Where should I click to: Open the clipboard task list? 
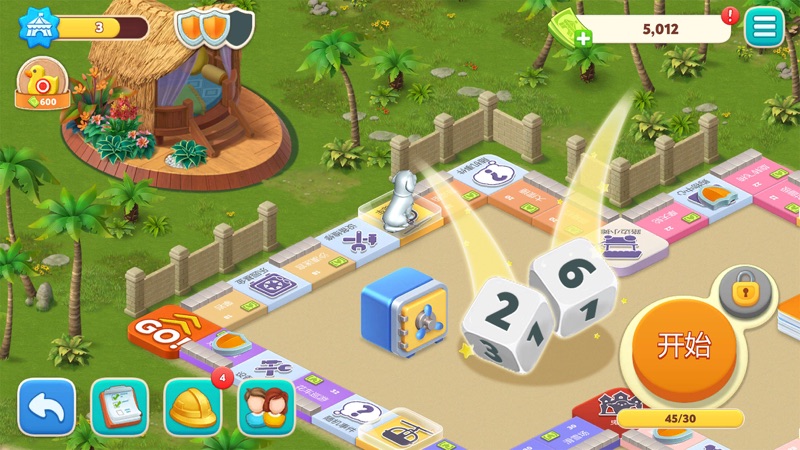(x=120, y=406)
